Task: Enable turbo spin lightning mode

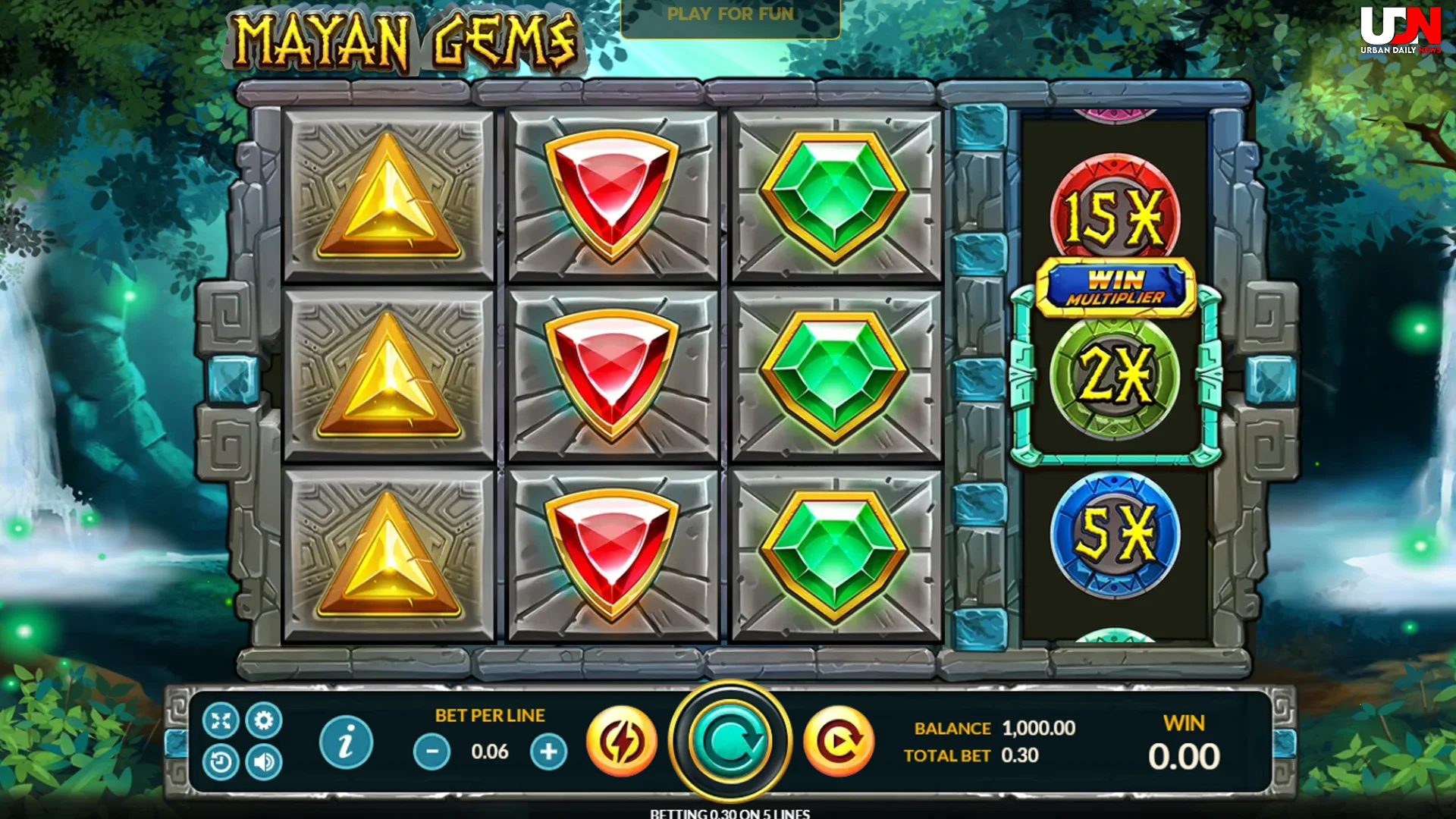Action: [621, 741]
